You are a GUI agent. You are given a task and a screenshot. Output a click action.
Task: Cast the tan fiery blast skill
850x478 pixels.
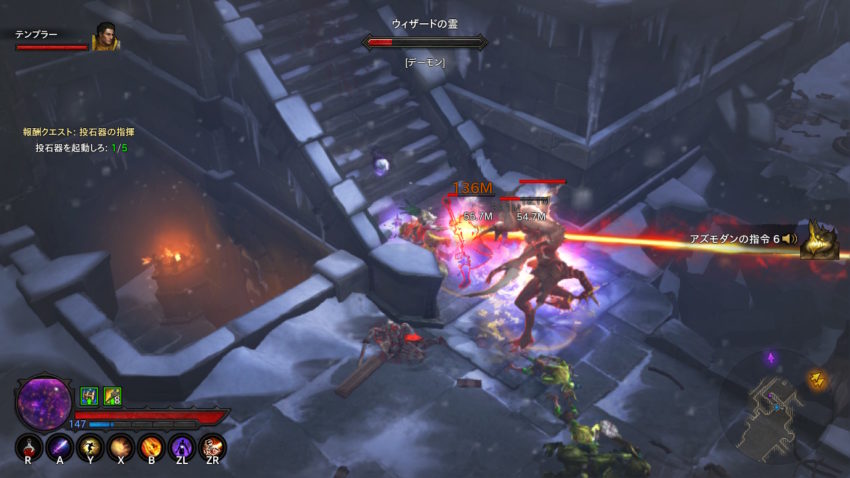tap(121, 447)
